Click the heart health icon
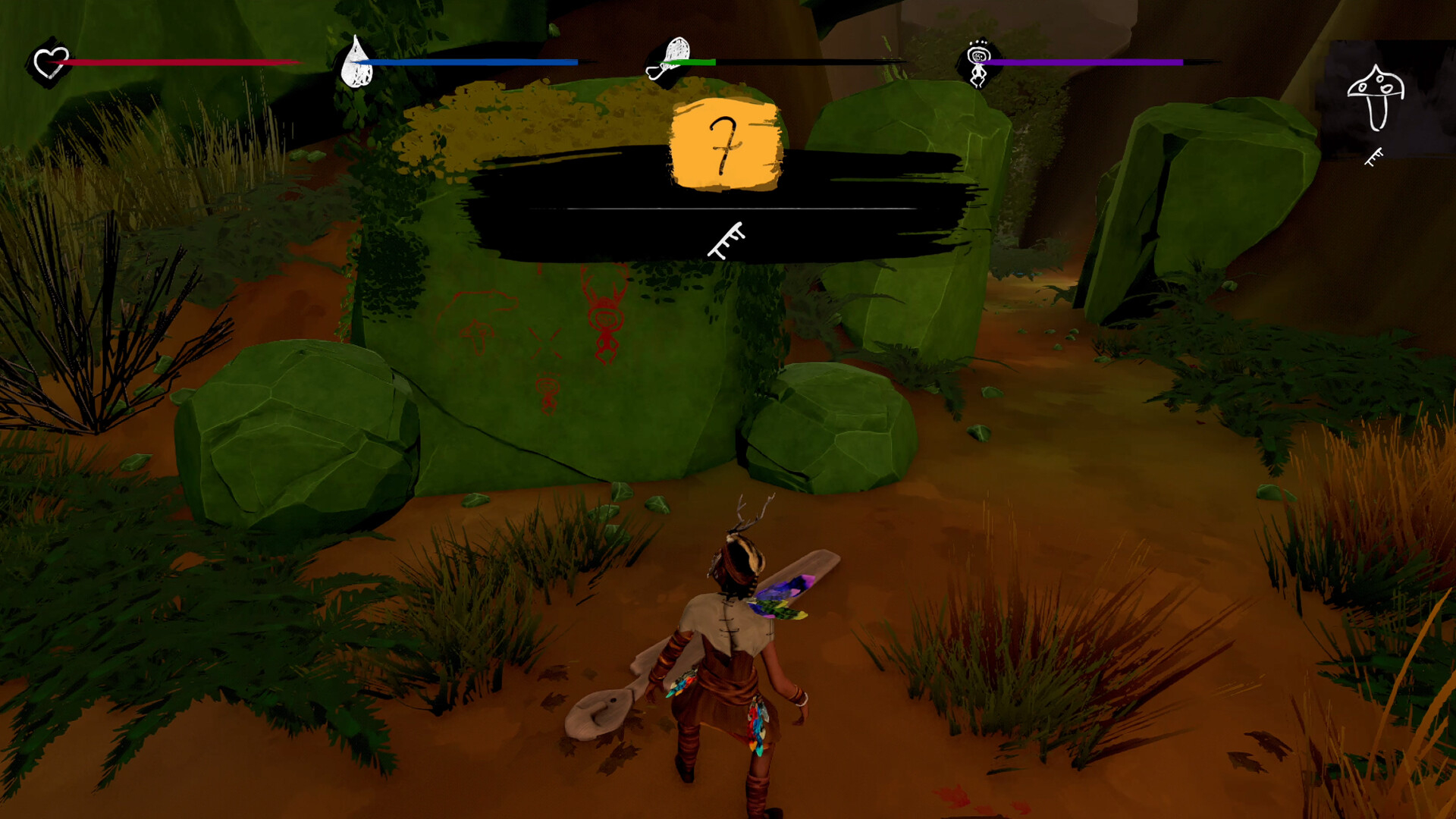Image resolution: width=1456 pixels, height=819 pixels. [50, 63]
